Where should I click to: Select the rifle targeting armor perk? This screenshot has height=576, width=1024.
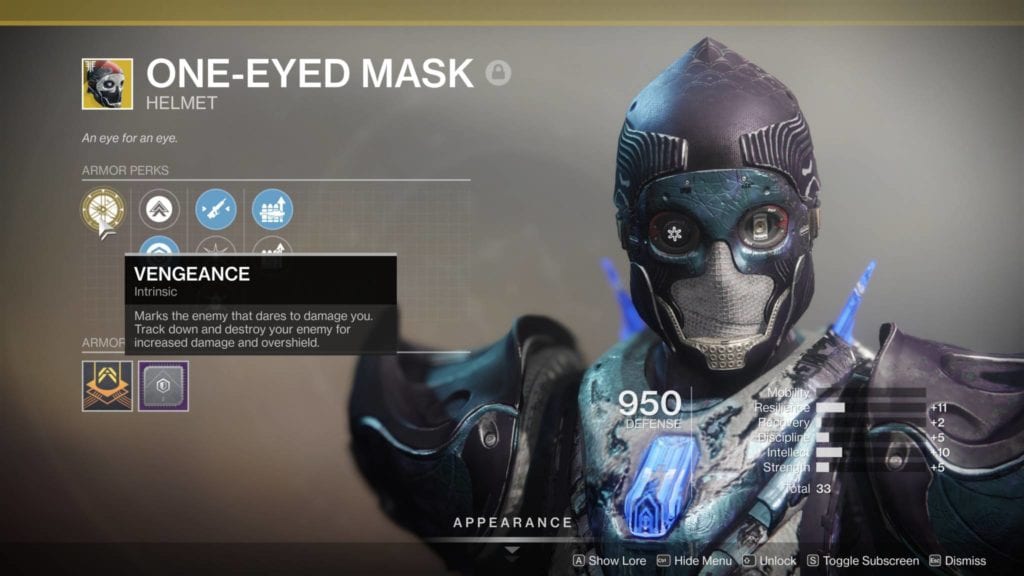pyautogui.click(x=216, y=209)
